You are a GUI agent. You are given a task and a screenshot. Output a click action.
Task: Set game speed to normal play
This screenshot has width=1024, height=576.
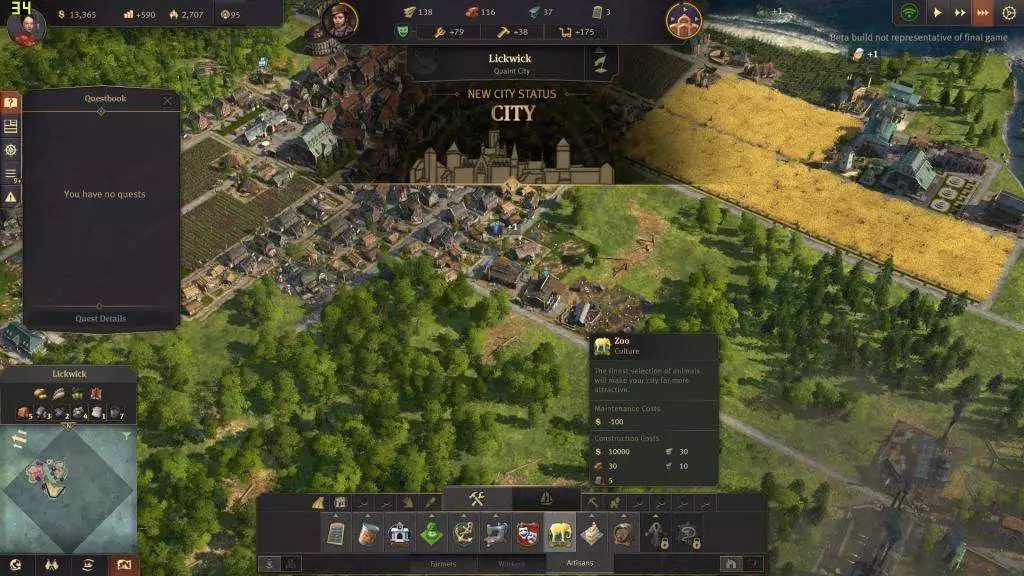[938, 13]
